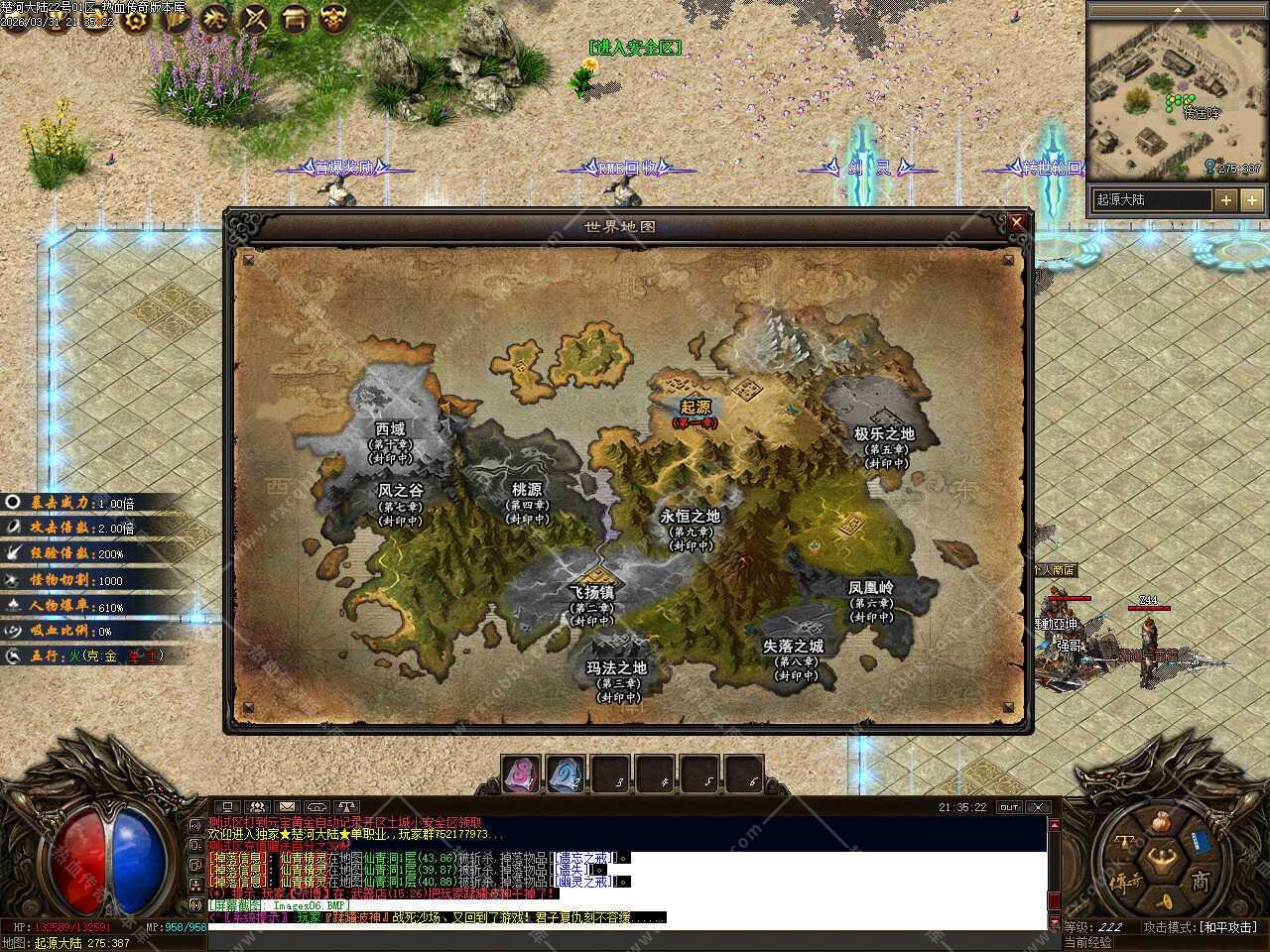Open the crossed swords menu icon
Image resolution: width=1270 pixels, height=952 pixels.
point(255,18)
